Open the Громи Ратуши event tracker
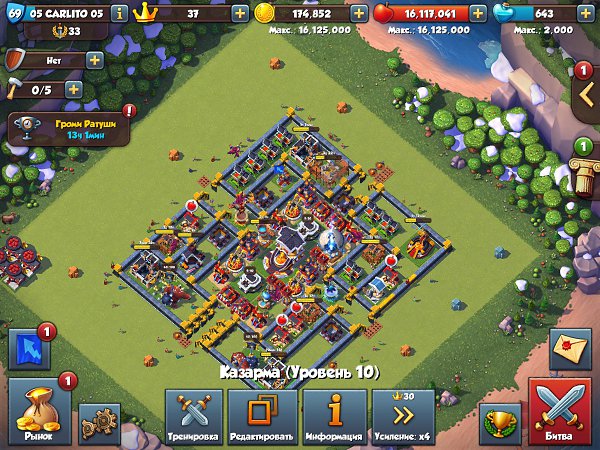The height and width of the screenshot is (450, 600). [x=69, y=128]
